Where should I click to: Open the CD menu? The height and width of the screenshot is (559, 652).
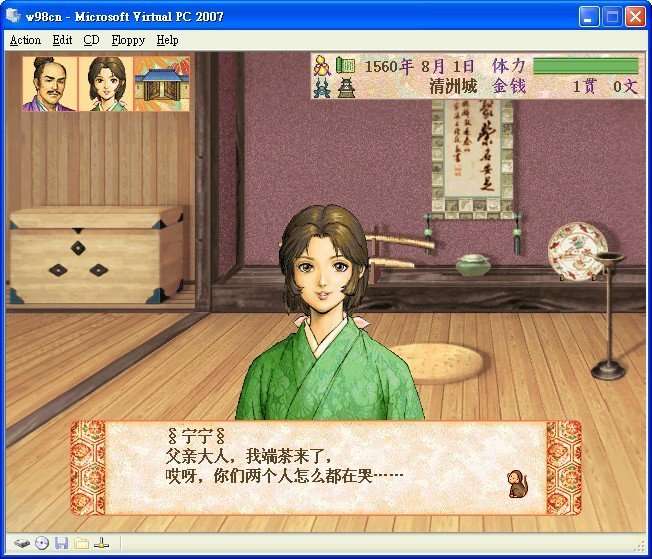coord(91,40)
